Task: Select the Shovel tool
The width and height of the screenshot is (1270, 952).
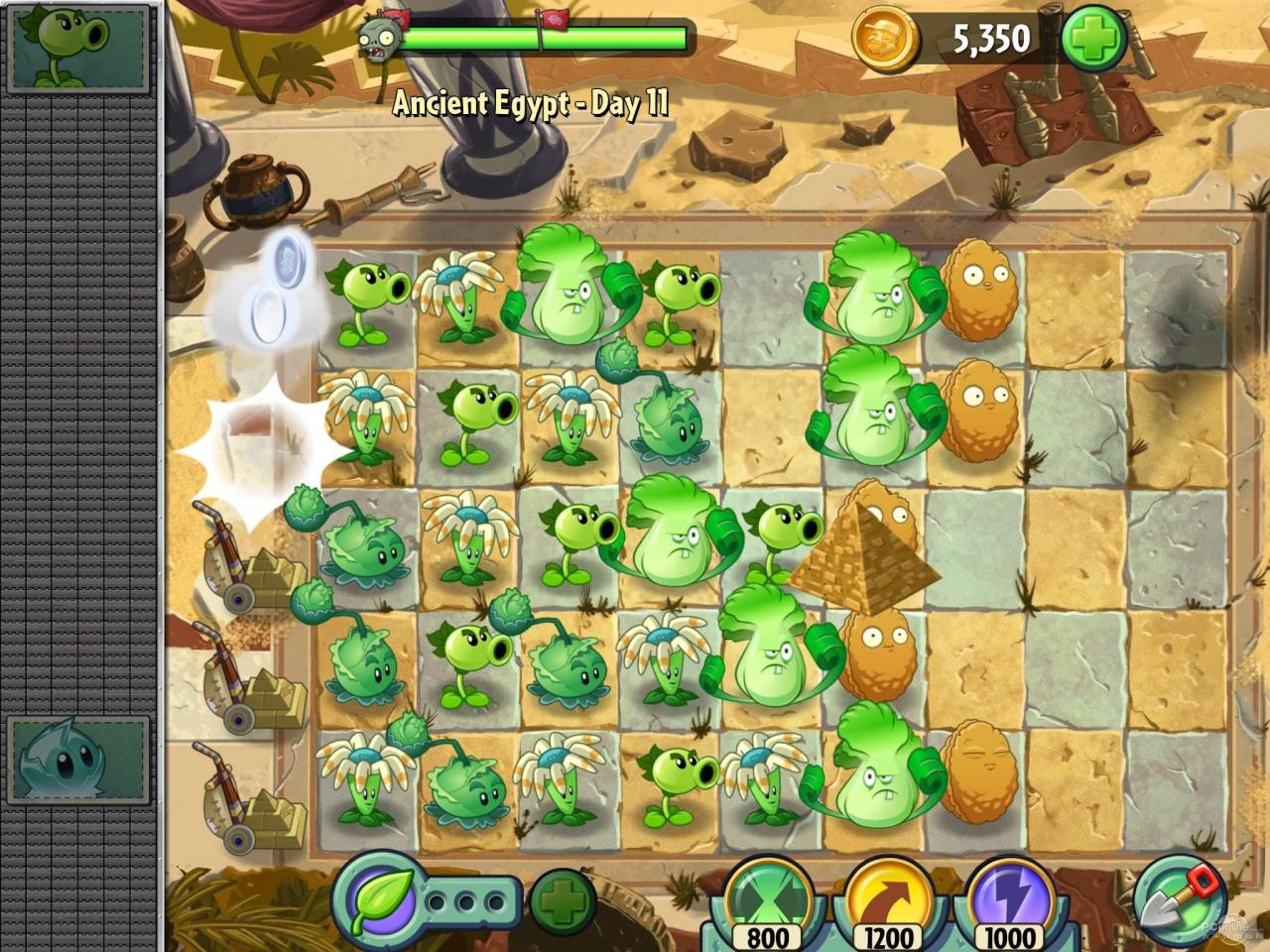Action: click(1180, 900)
